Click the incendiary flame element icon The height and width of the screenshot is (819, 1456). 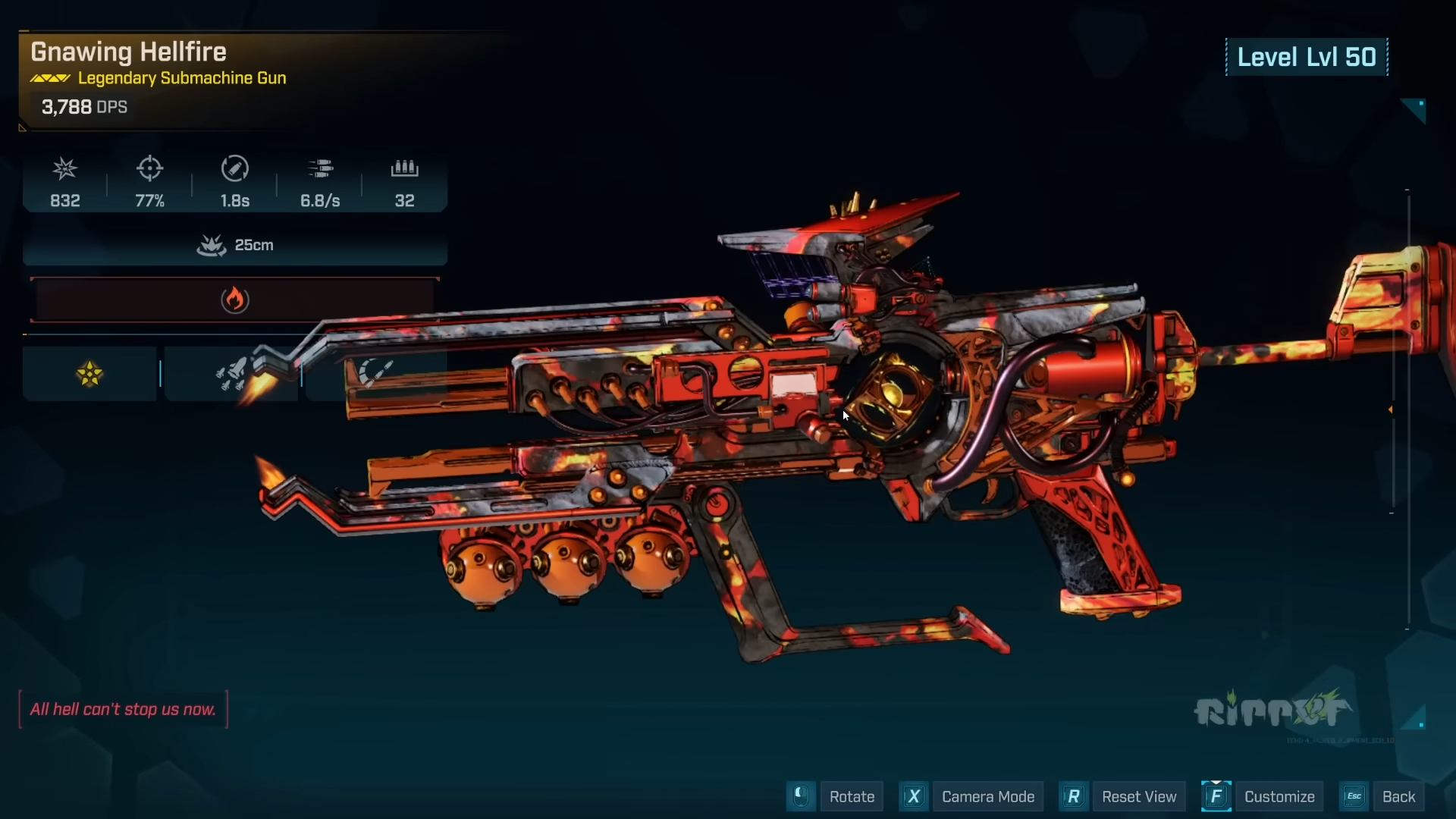tap(236, 300)
